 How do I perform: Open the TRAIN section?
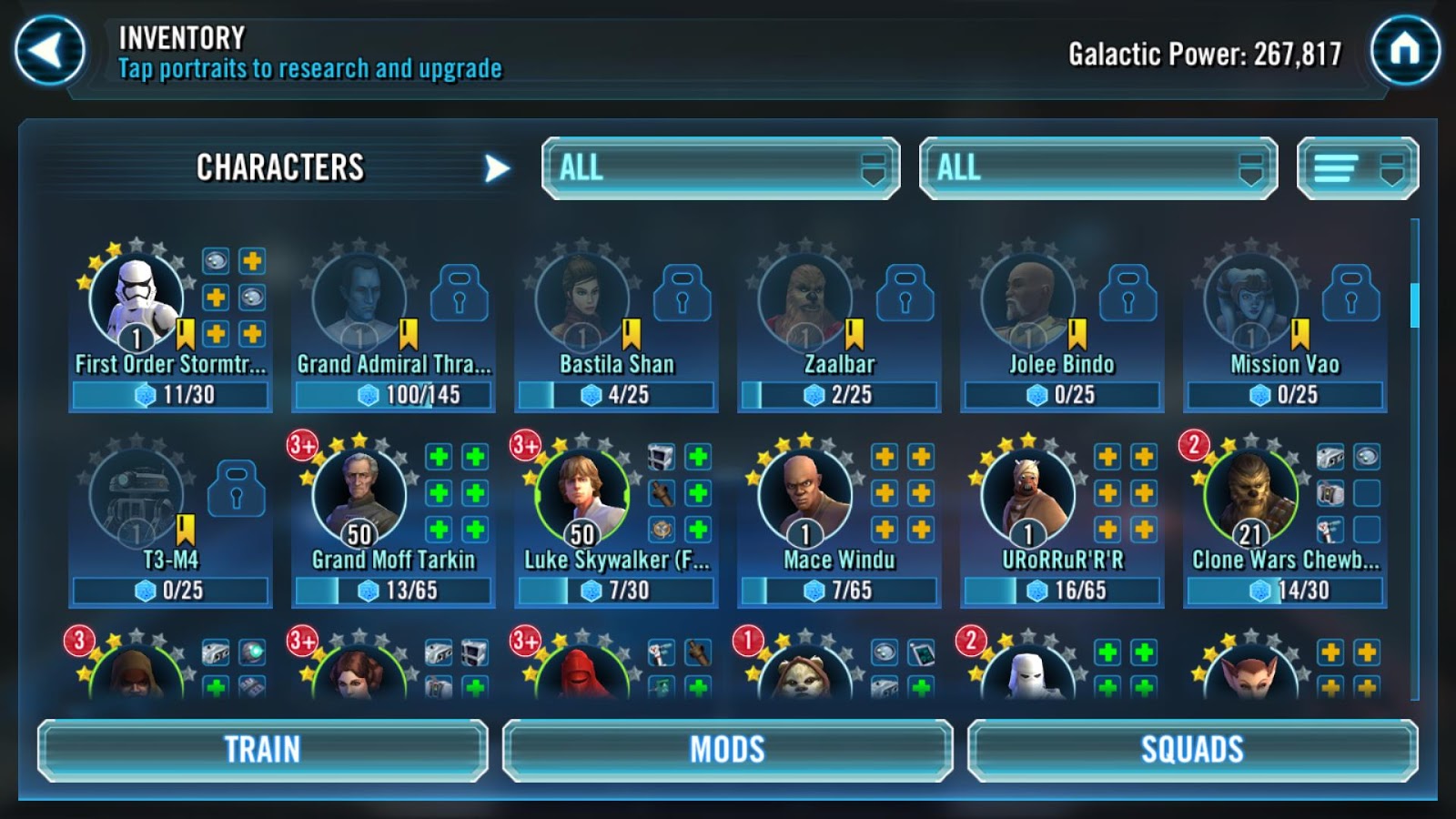point(263,750)
